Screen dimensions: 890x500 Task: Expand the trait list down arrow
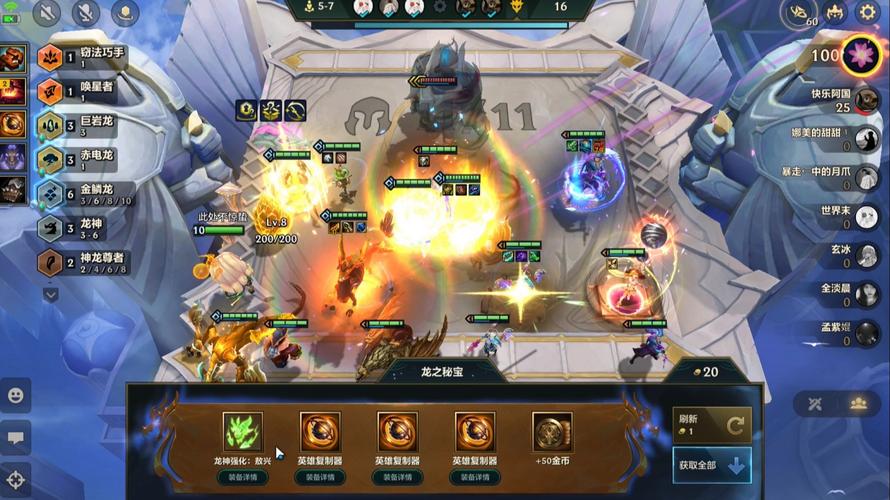coord(51,294)
